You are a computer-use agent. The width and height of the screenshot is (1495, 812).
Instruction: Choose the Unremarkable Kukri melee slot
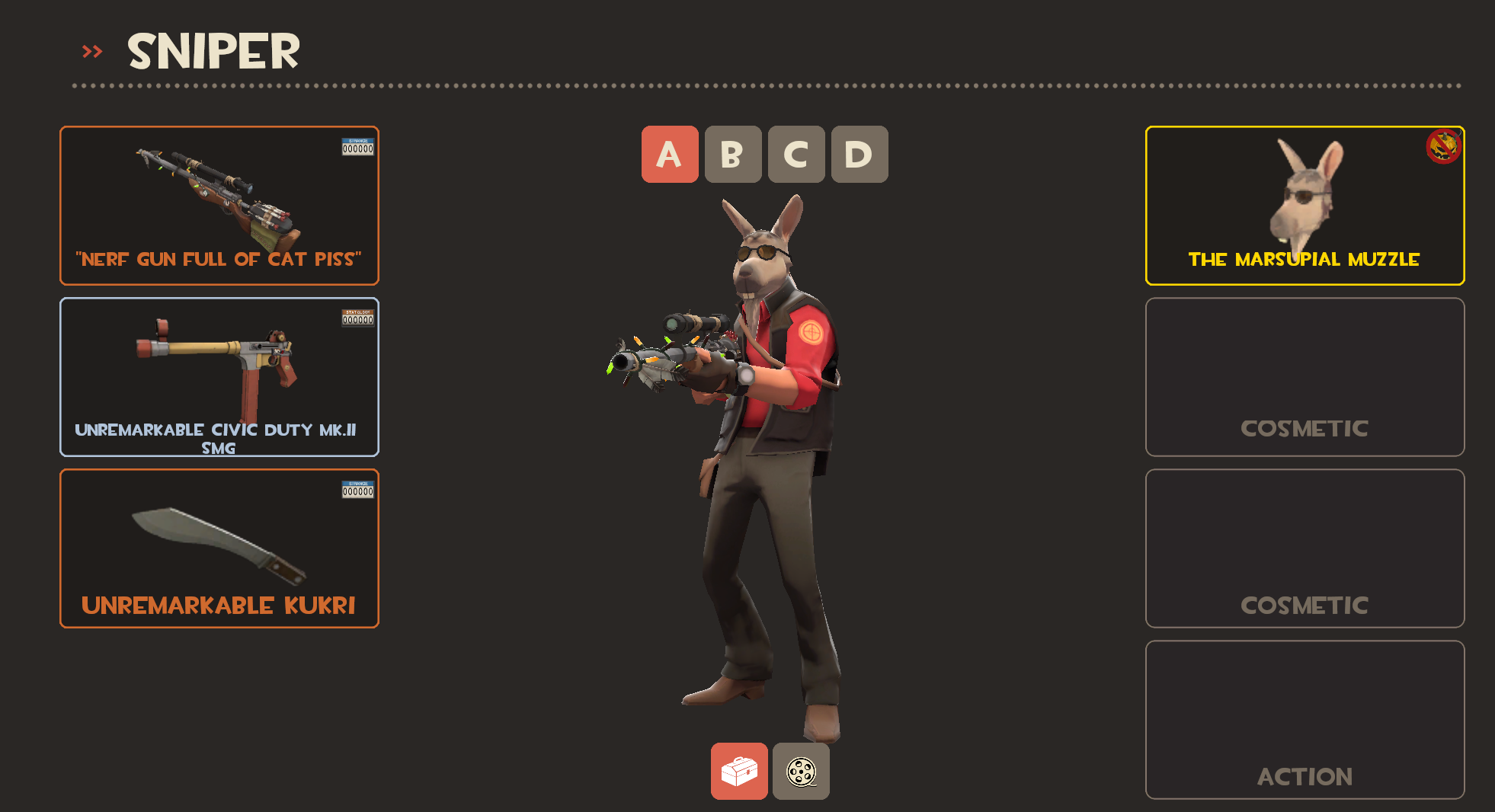tap(219, 548)
